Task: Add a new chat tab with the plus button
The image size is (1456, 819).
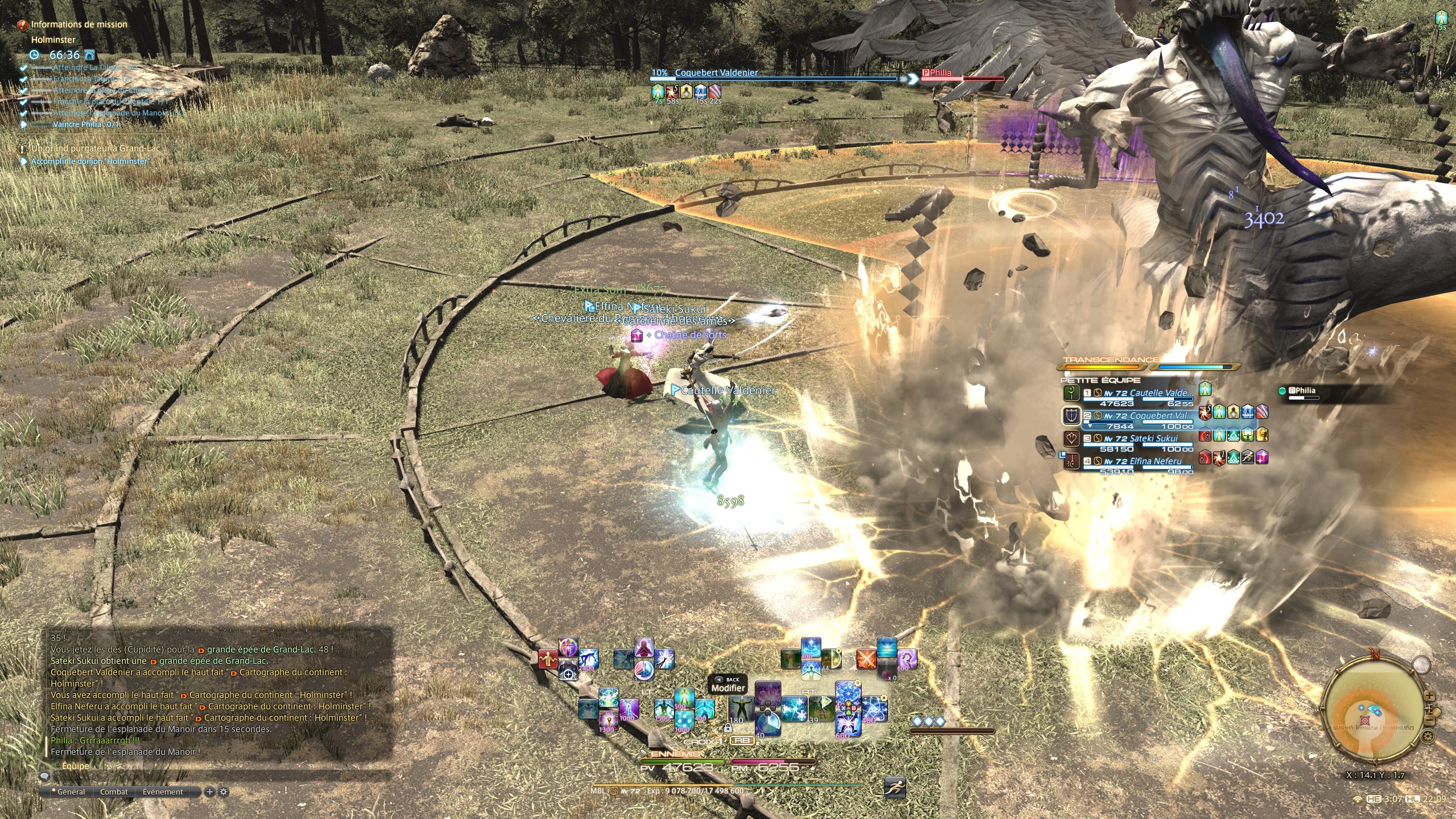Action: [x=210, y=792]
